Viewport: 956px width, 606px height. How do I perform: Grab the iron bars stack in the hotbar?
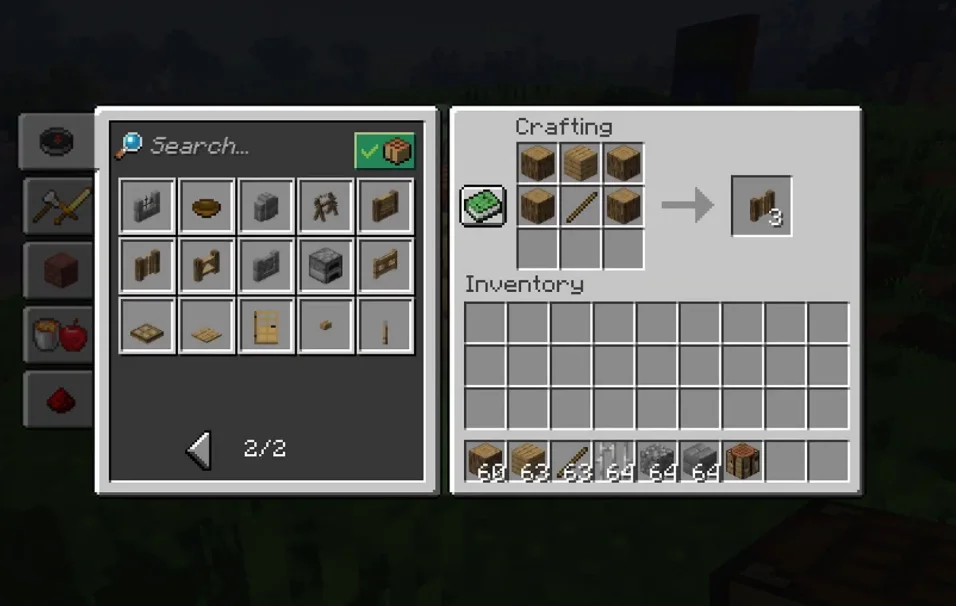tap(614, 462)
